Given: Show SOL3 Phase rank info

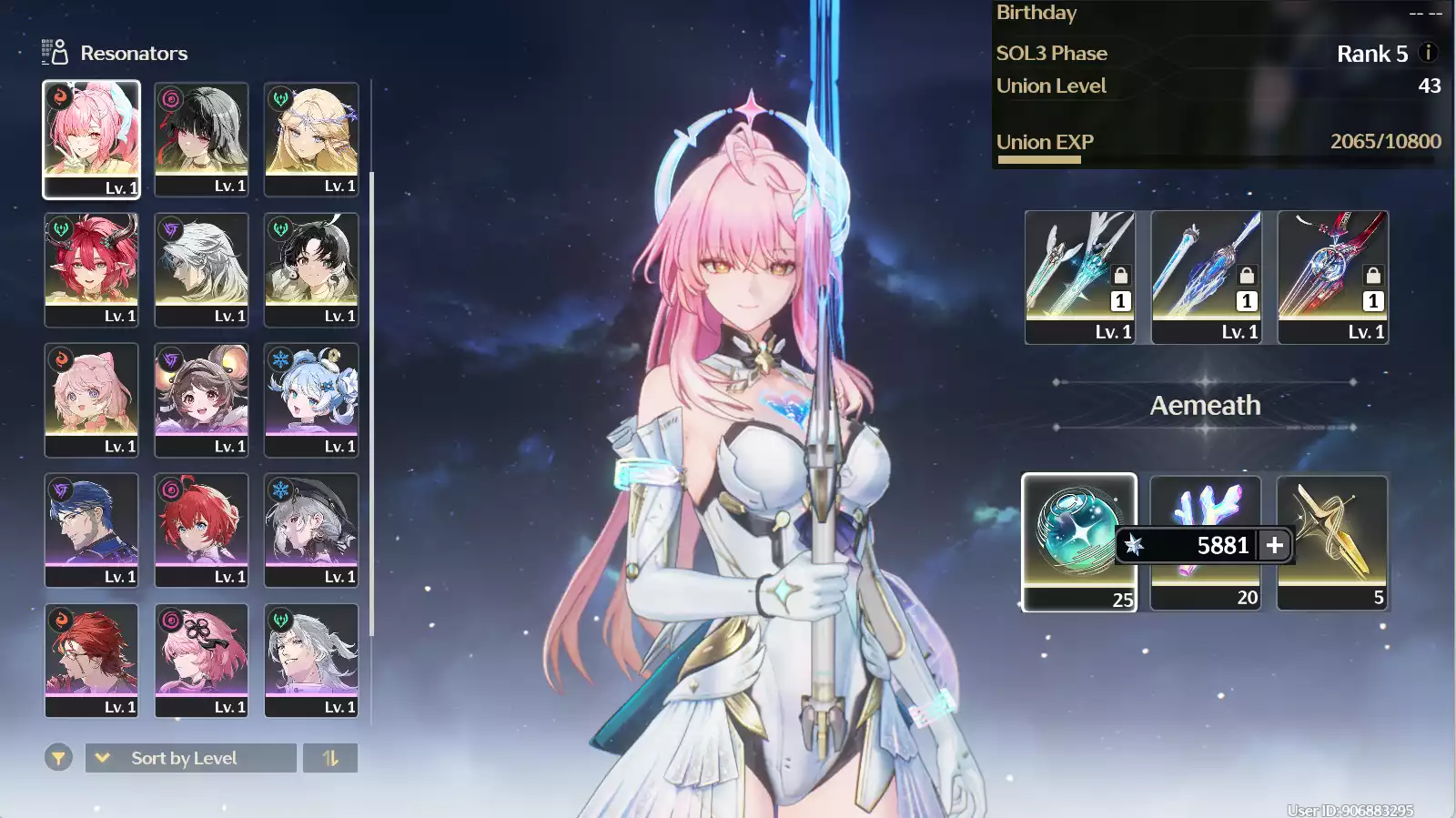Looking at the screenshot, I should tap(1428, 53).
